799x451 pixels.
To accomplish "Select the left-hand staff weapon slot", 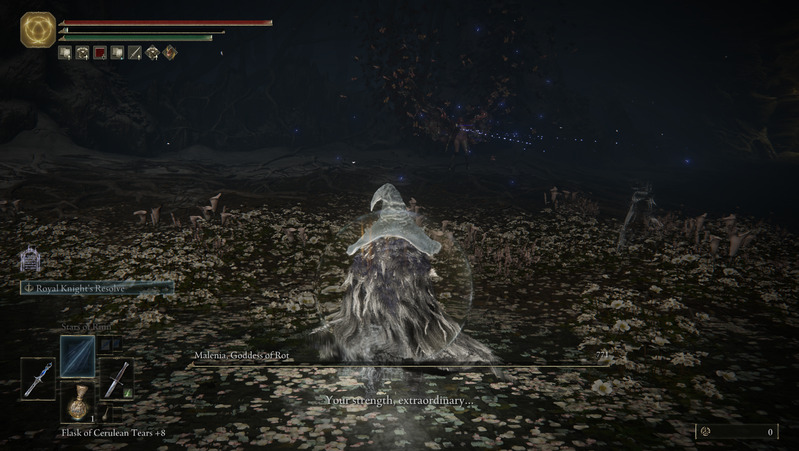I will [x=38, y=380].
